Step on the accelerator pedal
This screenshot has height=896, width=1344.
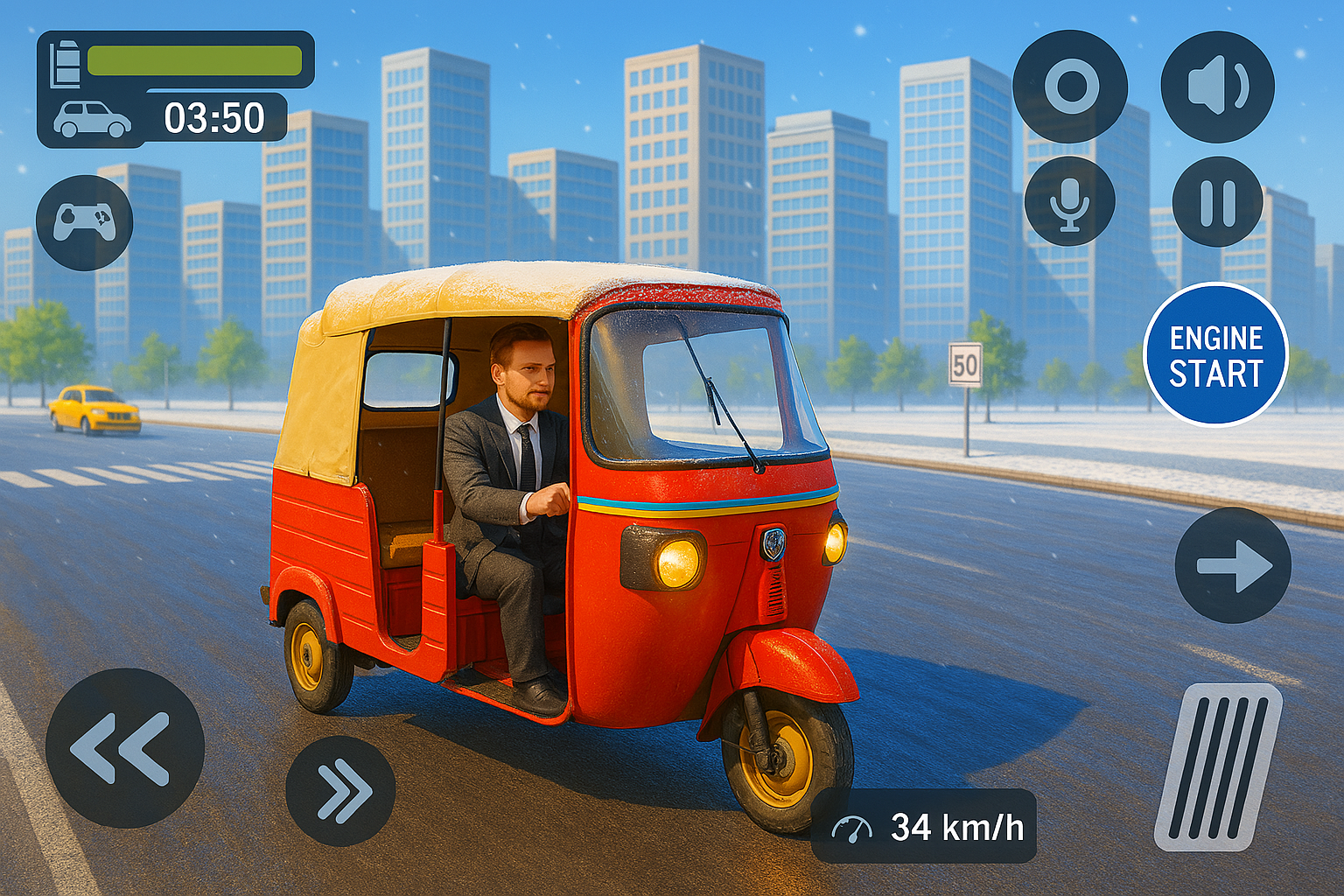click(1218, 766)
